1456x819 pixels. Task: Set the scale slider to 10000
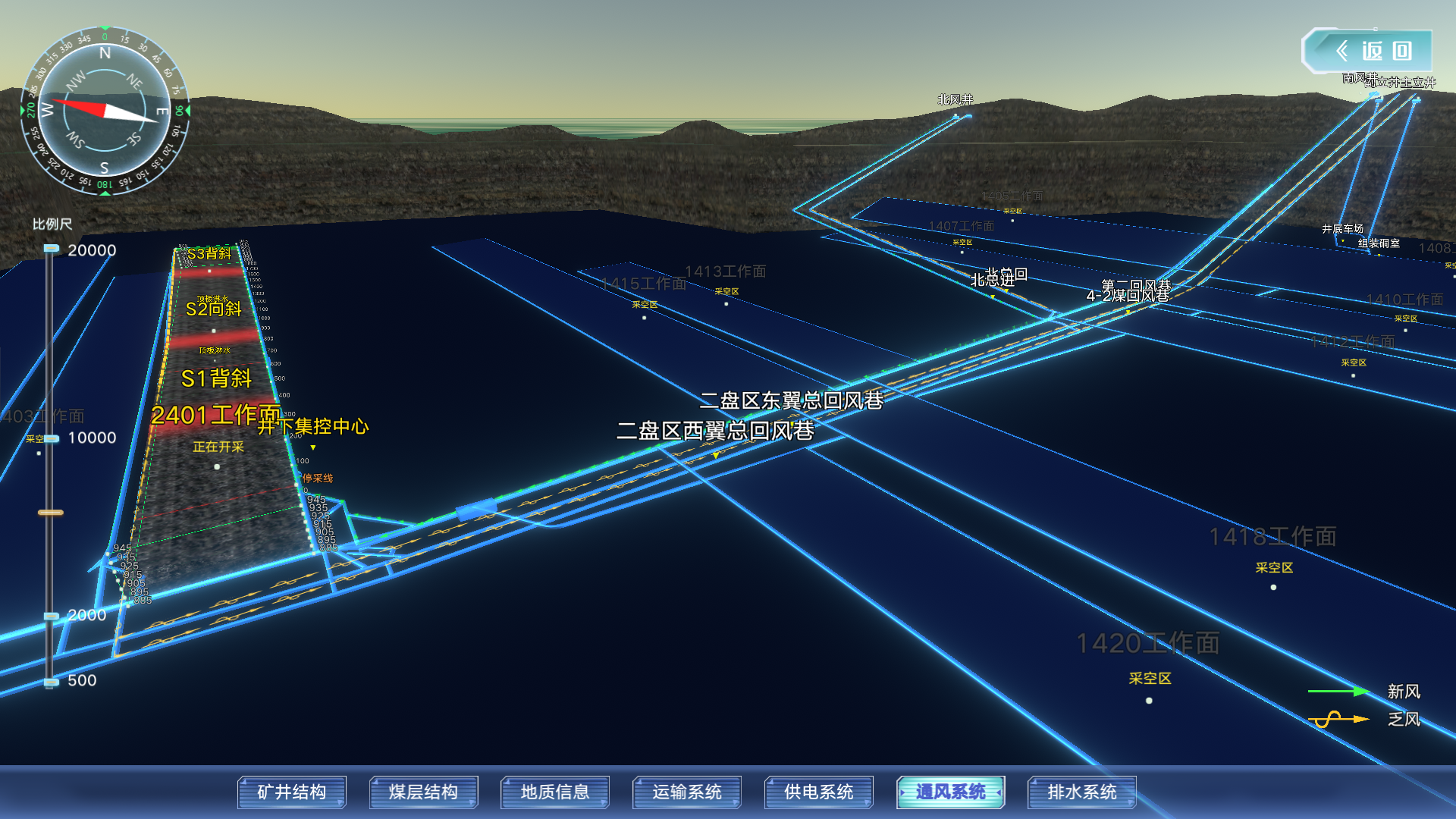51,438
